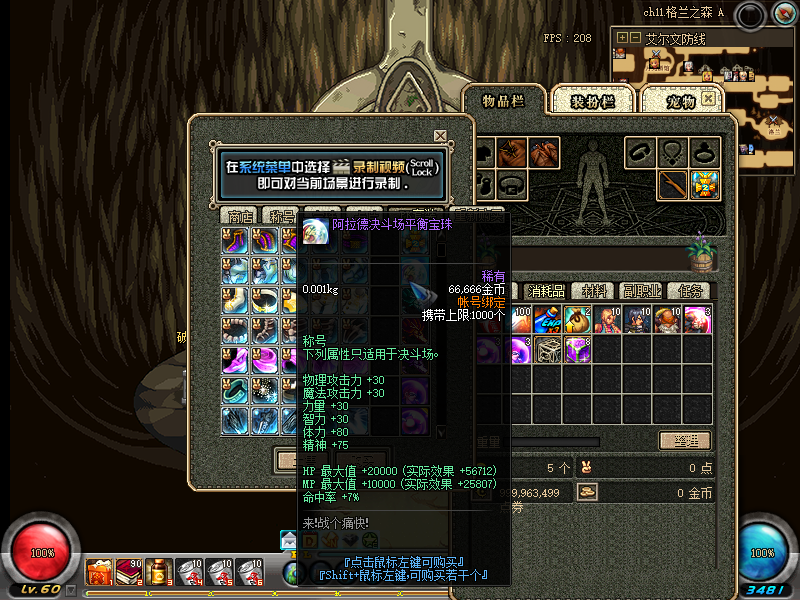Select the equipped medal with number 2
Image resolution: width=800 pixels, height=600 pixels.
pos(705,184)
